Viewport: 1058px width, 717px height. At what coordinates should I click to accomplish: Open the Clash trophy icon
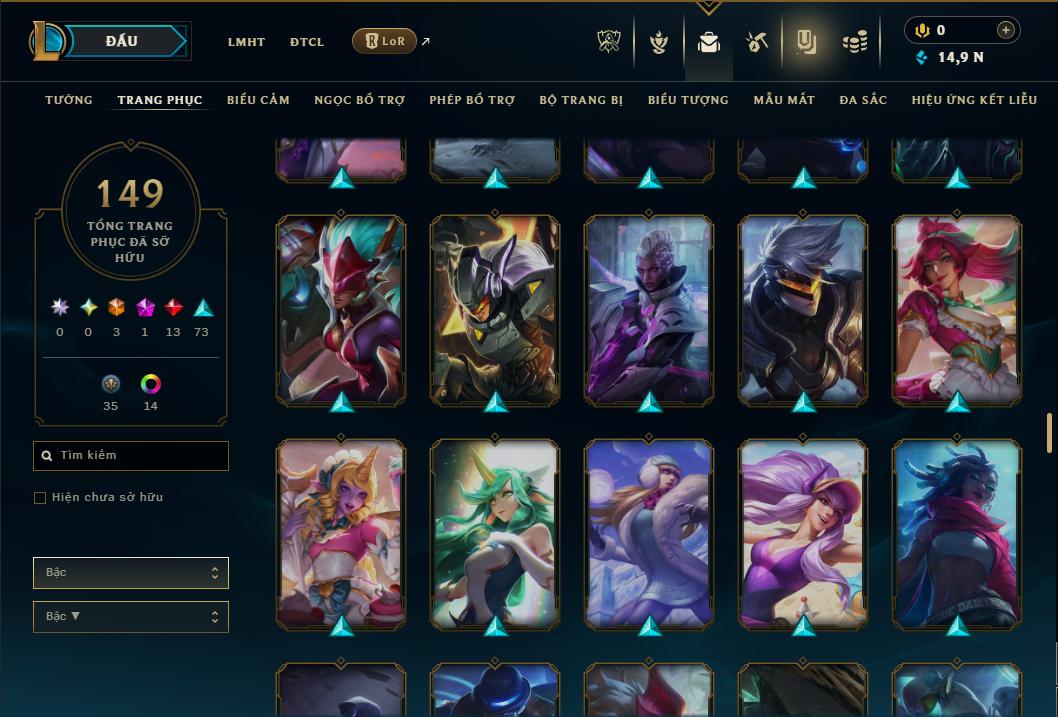point(609,42)
